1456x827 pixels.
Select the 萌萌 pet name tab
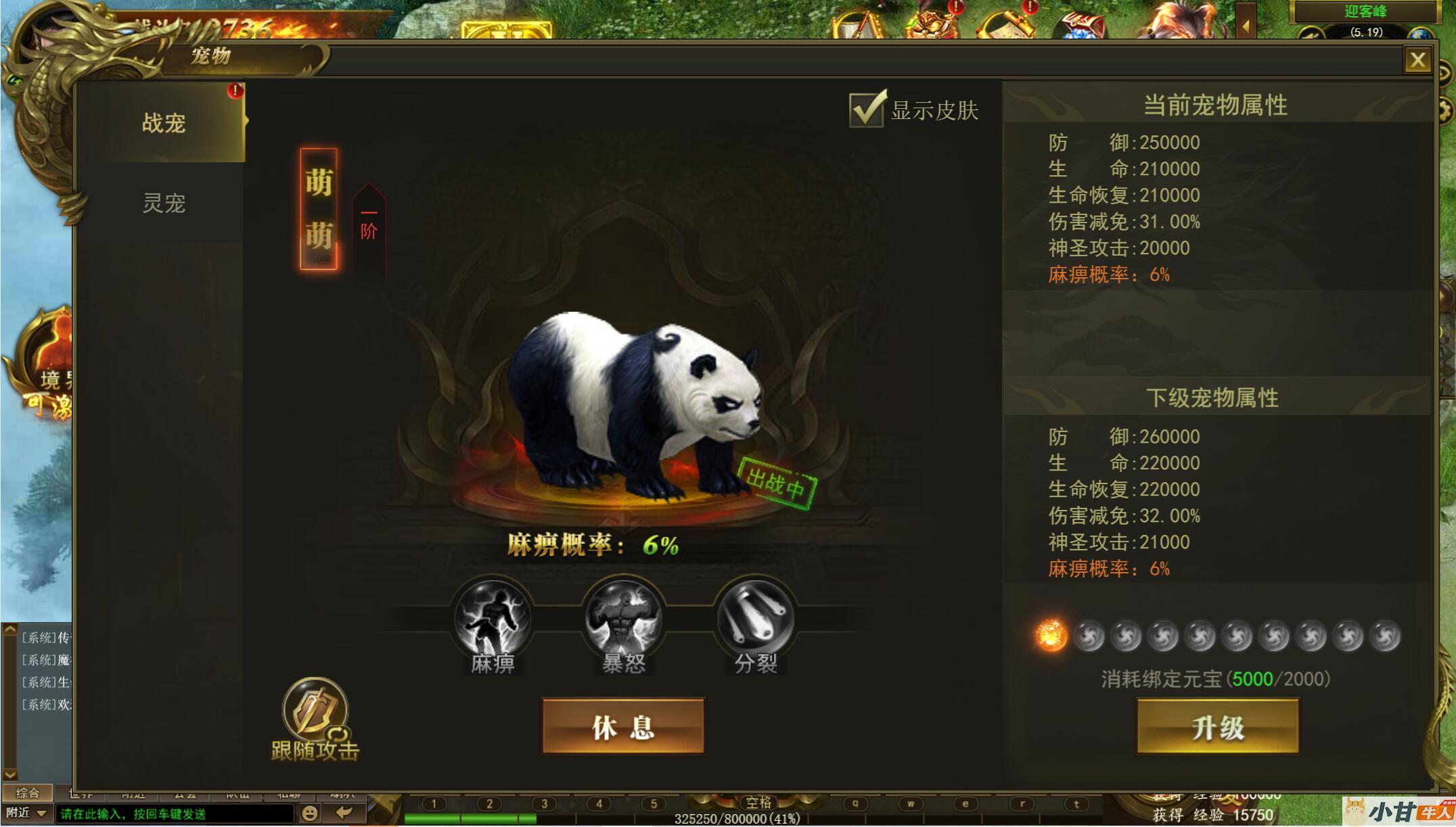click(319, 209)
